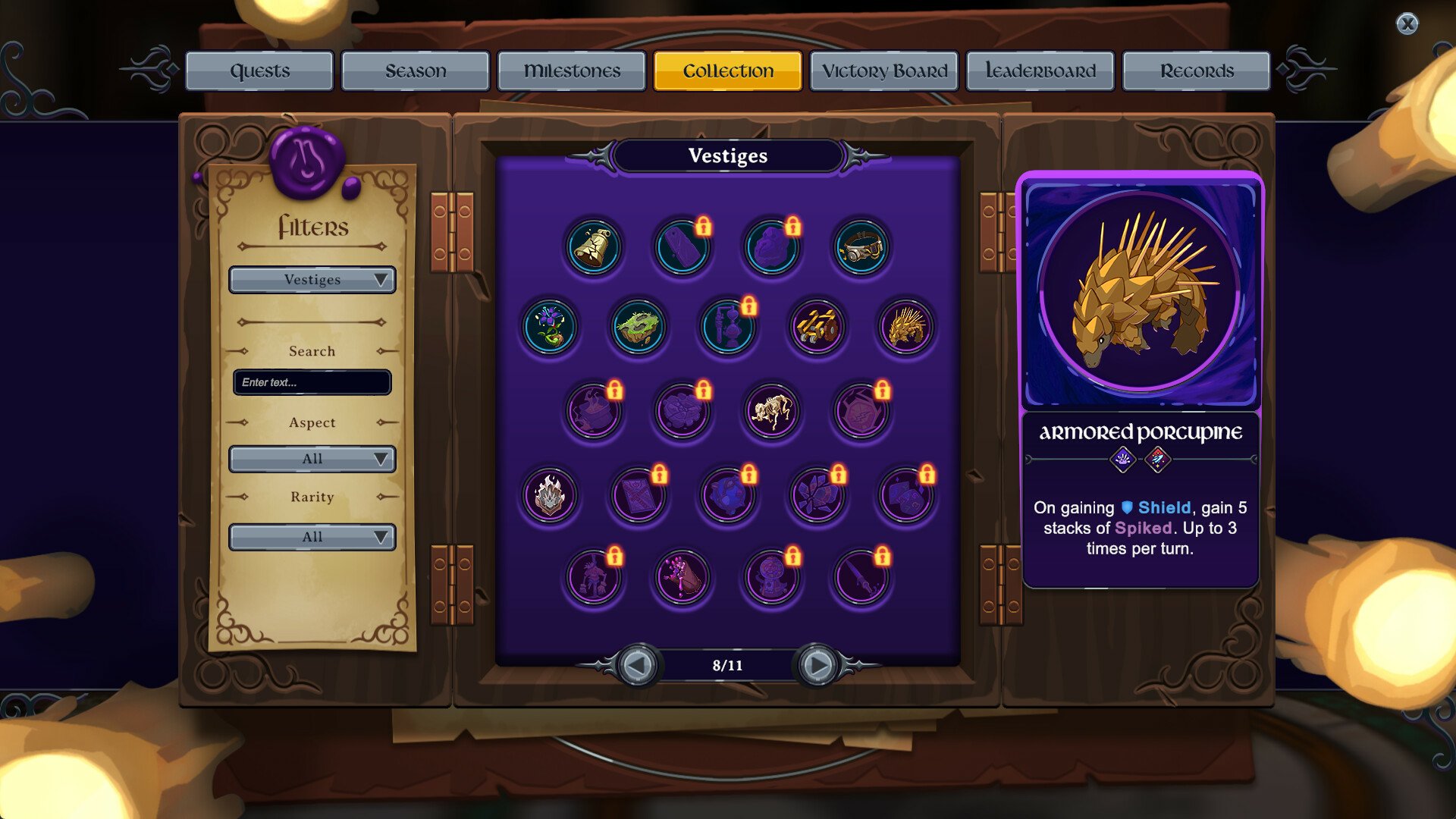This screenshot has height=819, width=1456.
Task: Switch to the Quests tab
Action: (x=259, y=71)
